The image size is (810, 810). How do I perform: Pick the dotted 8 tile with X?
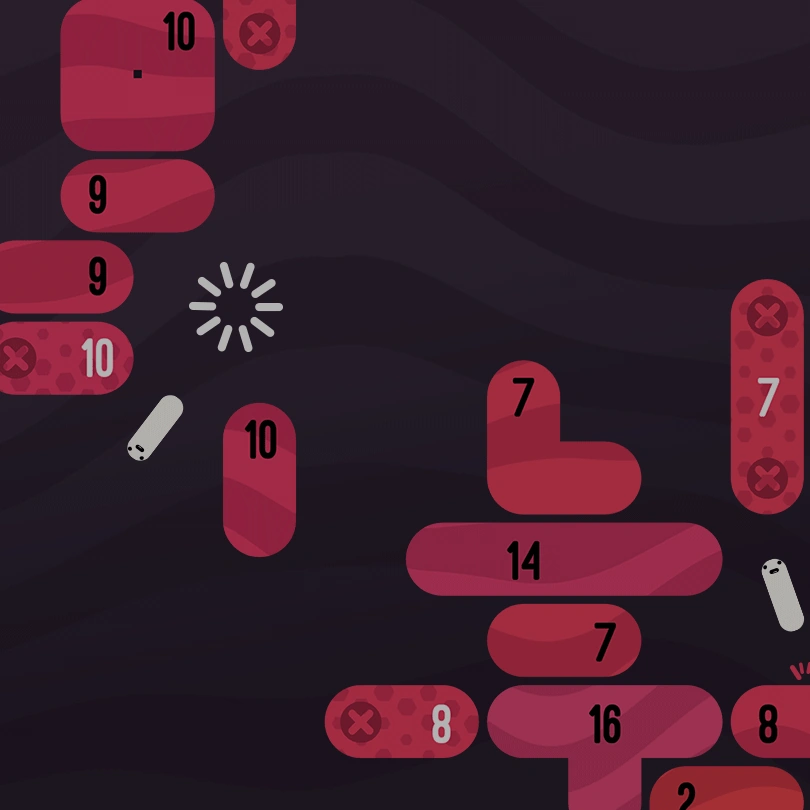(x=402, y=722)
